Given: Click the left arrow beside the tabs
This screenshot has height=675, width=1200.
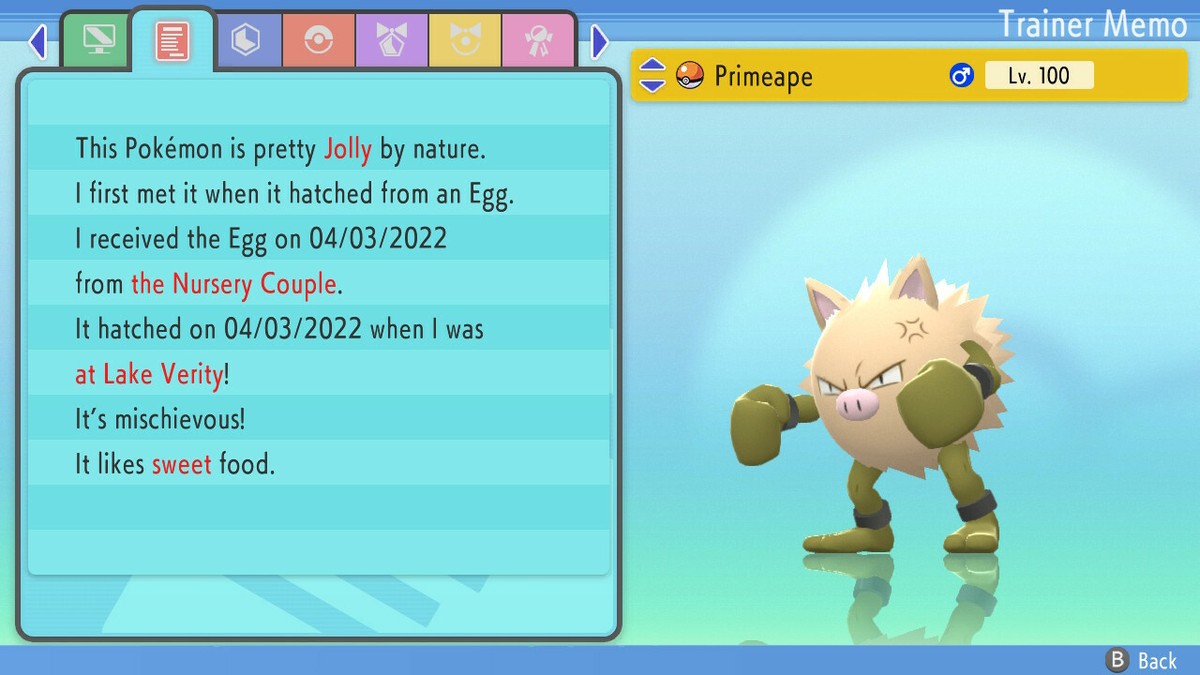Looking at the screenshot, I should [38, 42].
